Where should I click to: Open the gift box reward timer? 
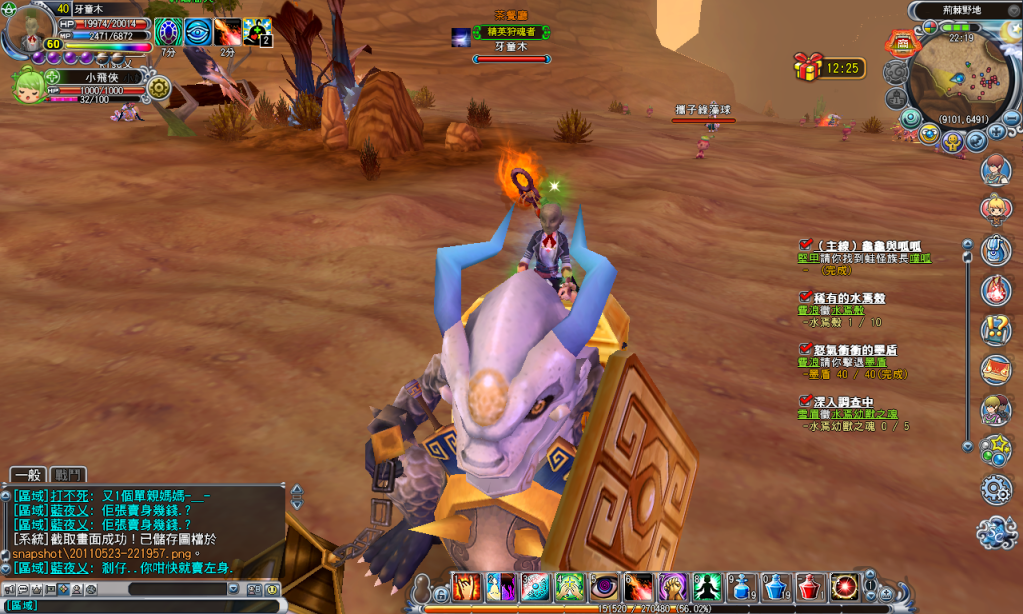808,67
